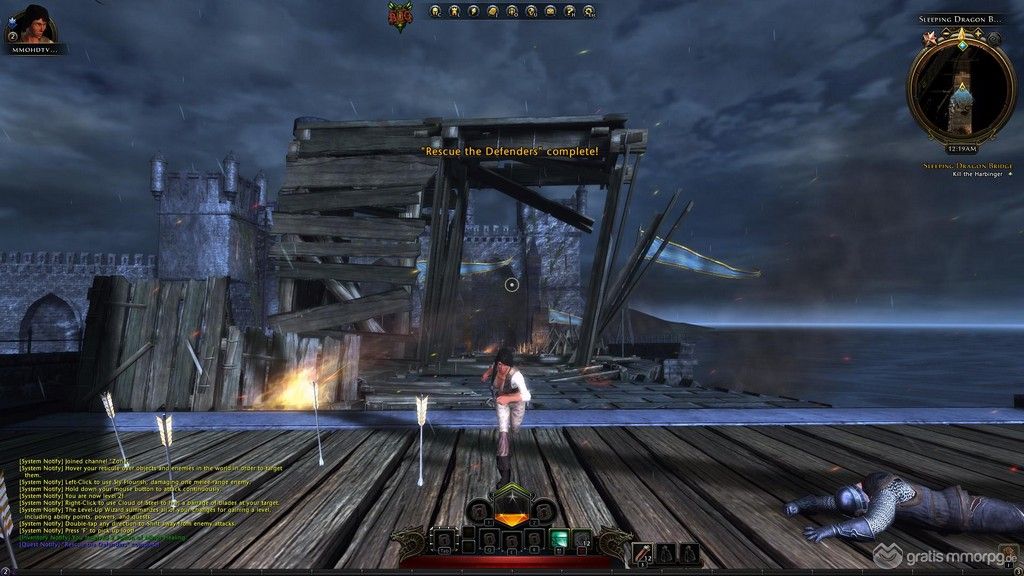Click the red BUG report emblem
1024x576 pixels.
point(402,14)
